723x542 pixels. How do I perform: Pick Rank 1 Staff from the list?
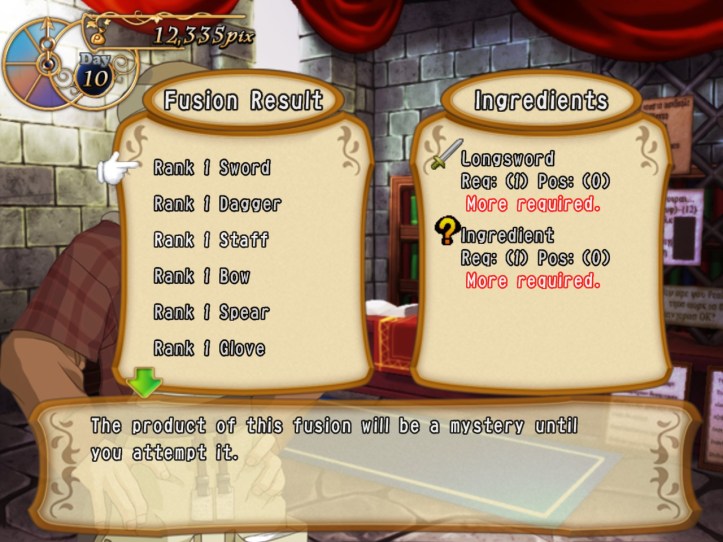[x=211, y=240]
